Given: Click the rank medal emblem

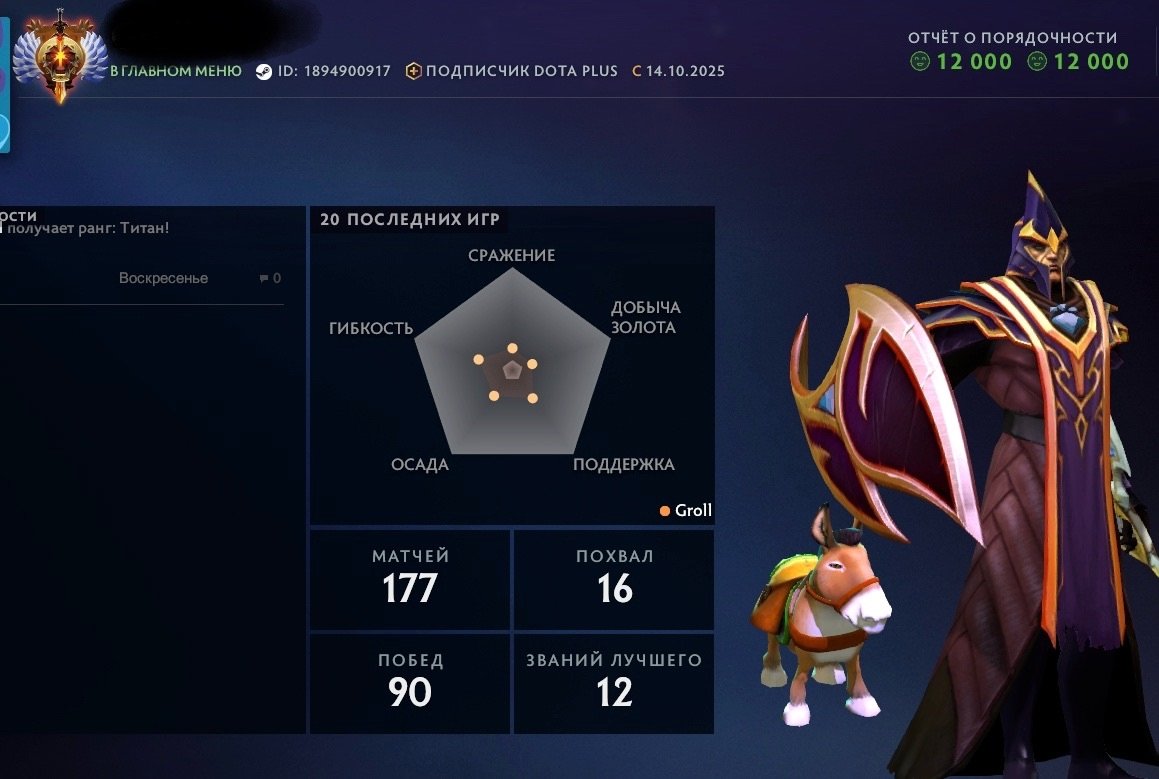Looking at the screenshot, I should tap(59, 58).
